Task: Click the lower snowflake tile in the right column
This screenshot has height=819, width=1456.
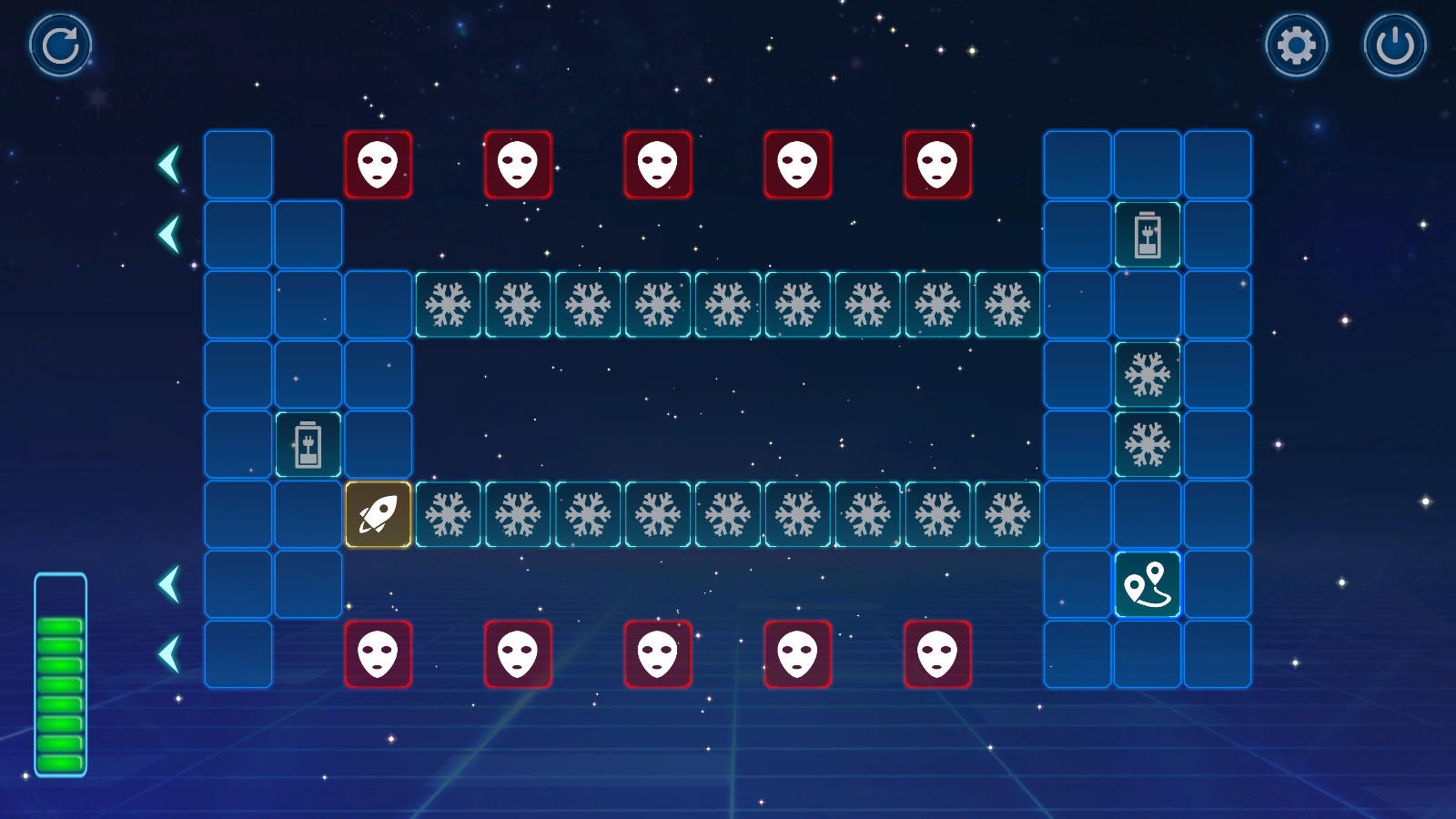Action: [x=1148, y=445]
